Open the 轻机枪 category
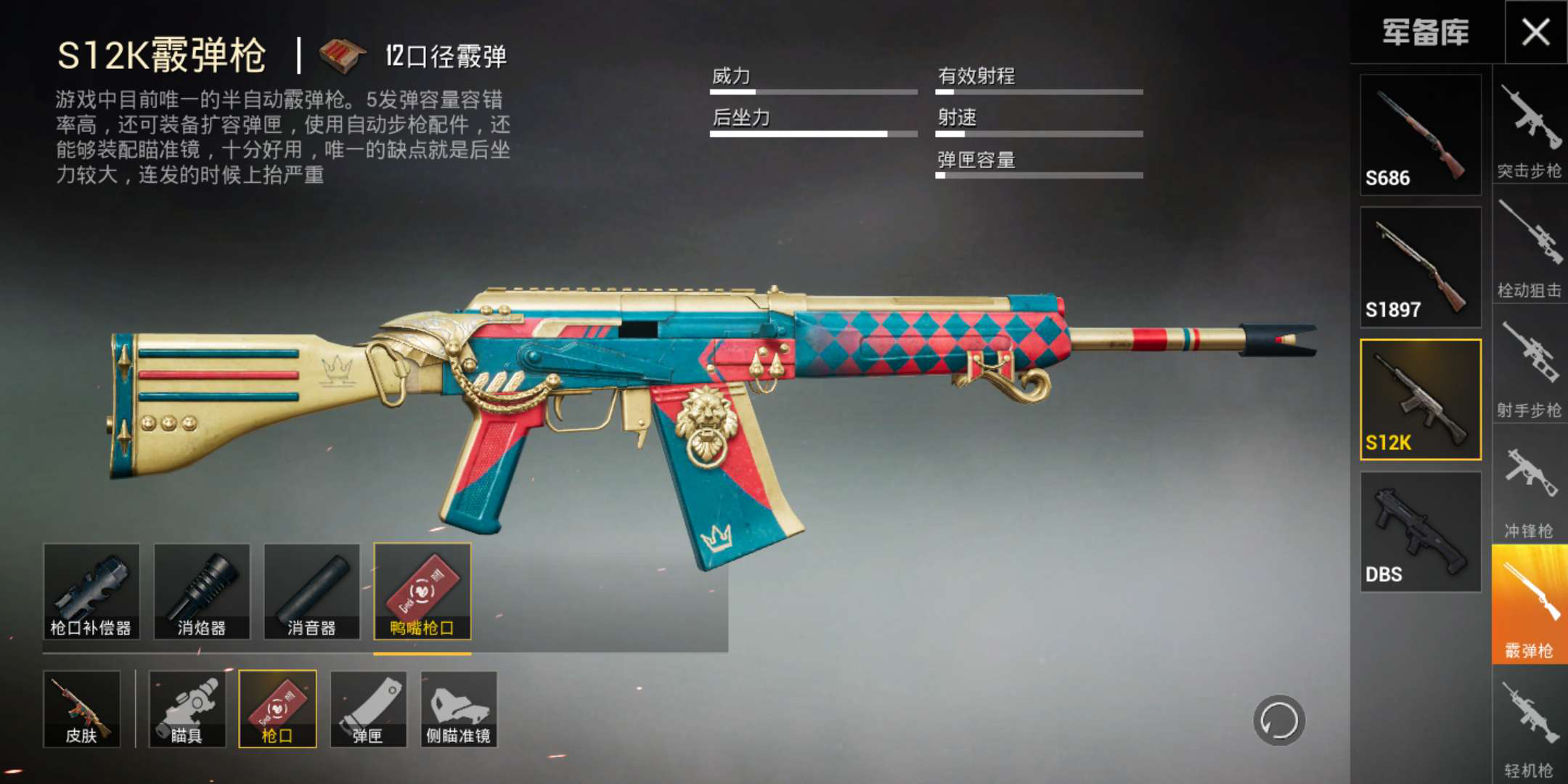Screen dimensions: 1568x784 [x=1530, y=724]
